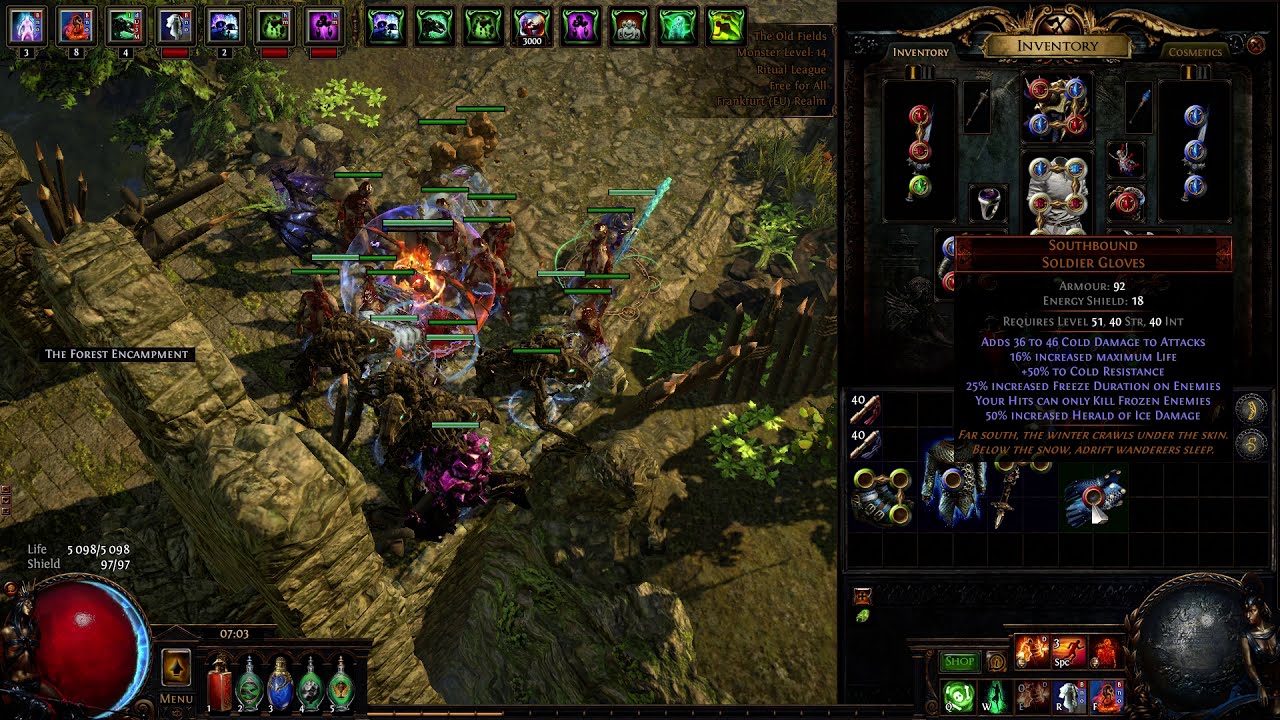The image size is (1280, 720).
Task: Click the equipped amethyst ring slot
Action: click(x=988, y=203)
